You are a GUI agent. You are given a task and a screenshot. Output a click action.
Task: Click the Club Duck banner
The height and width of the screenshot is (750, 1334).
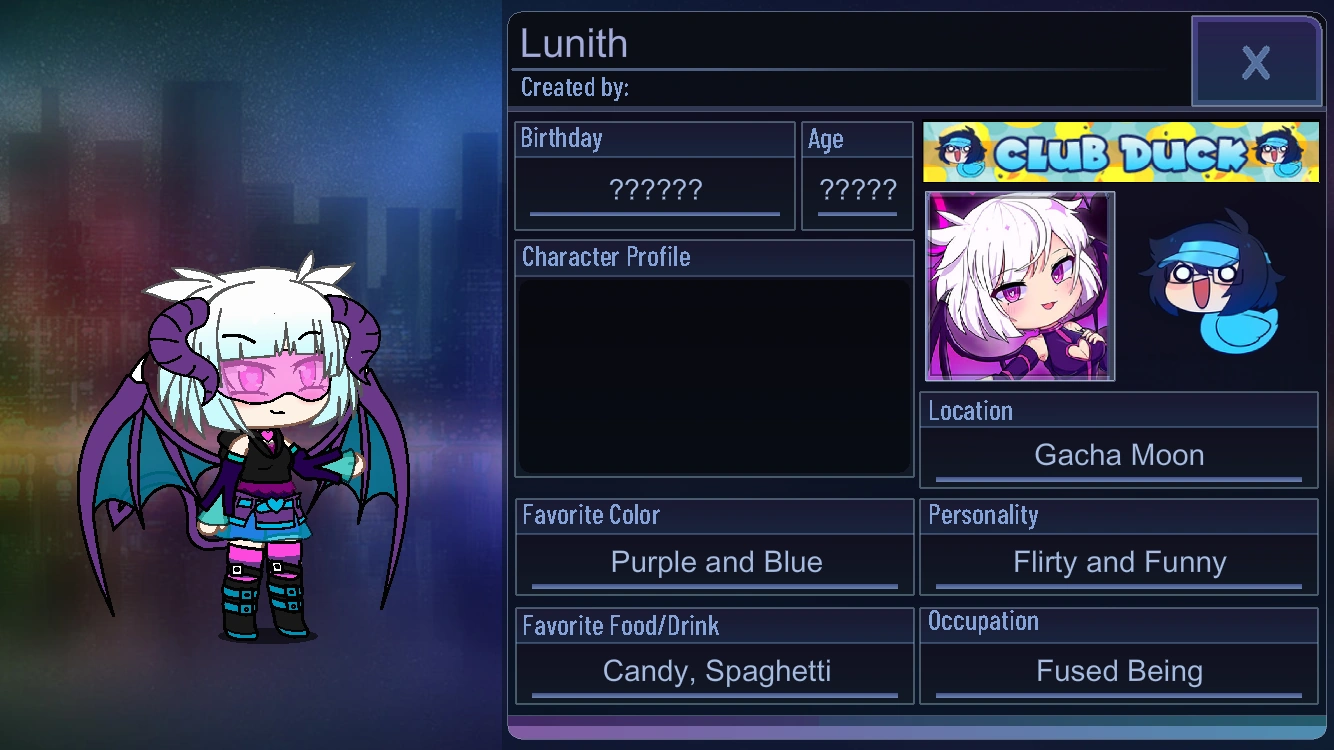(x=1119, y=151)
